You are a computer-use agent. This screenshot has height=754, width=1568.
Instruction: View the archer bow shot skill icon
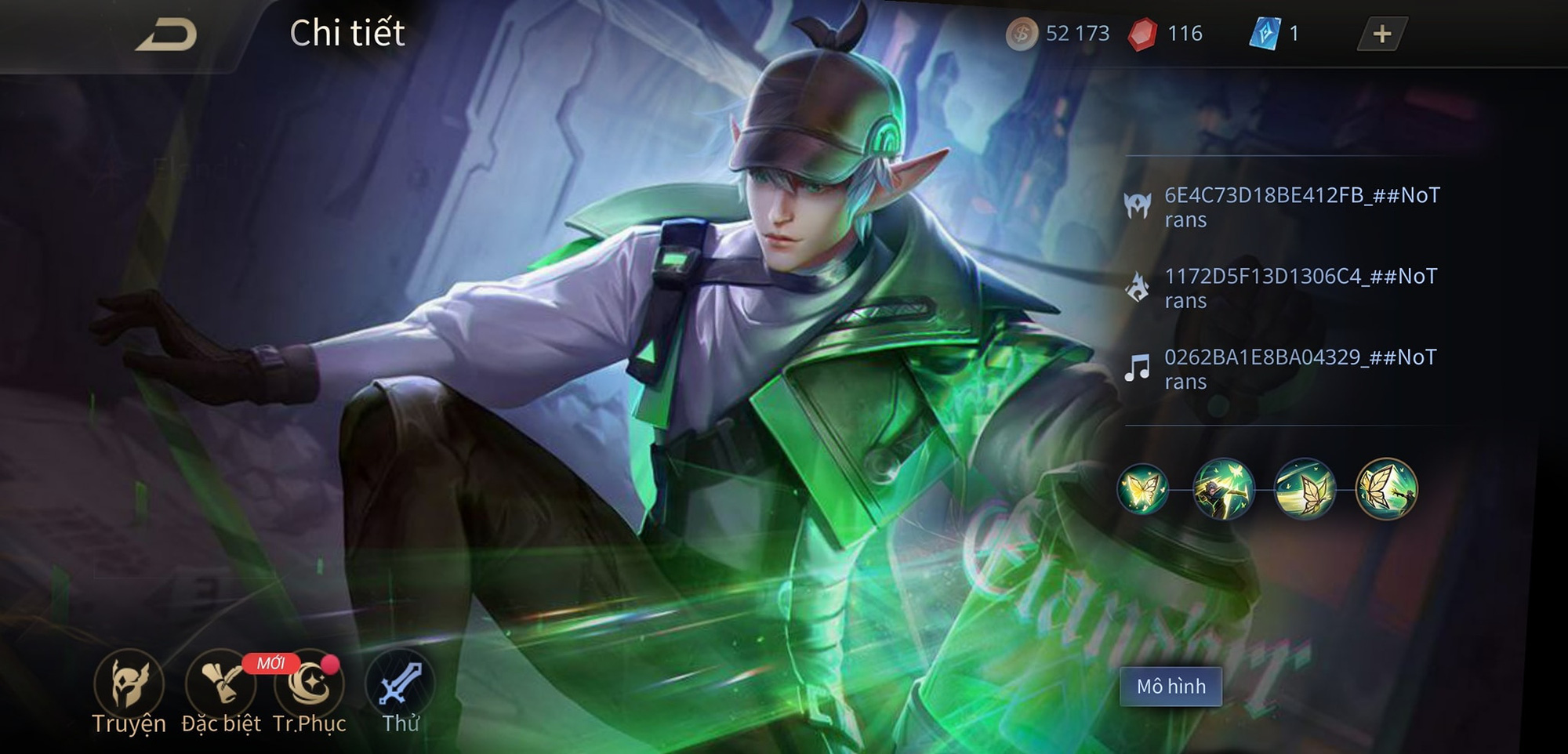click(x=1223, y=490)
